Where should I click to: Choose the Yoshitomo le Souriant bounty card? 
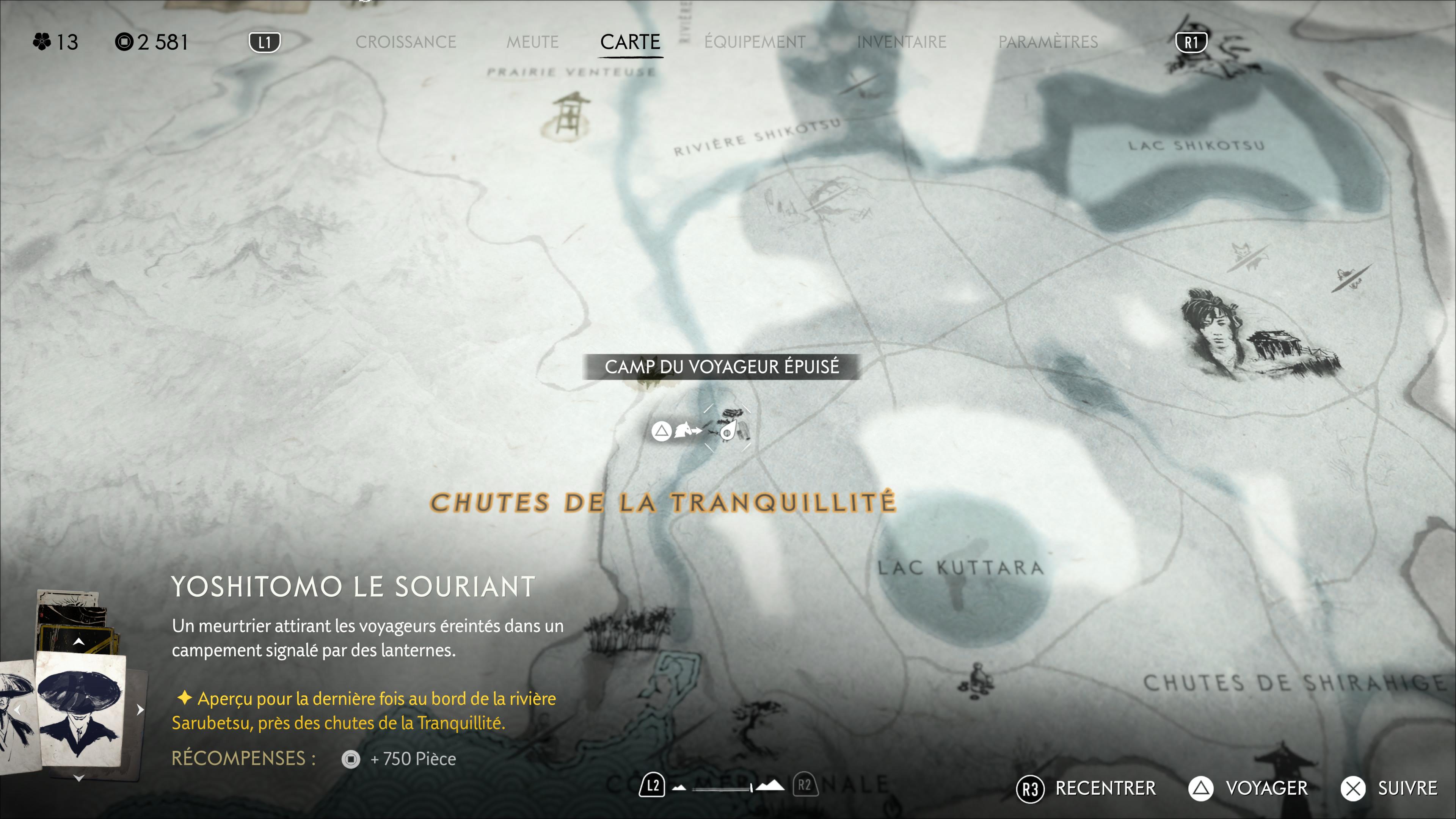[80, 709]
